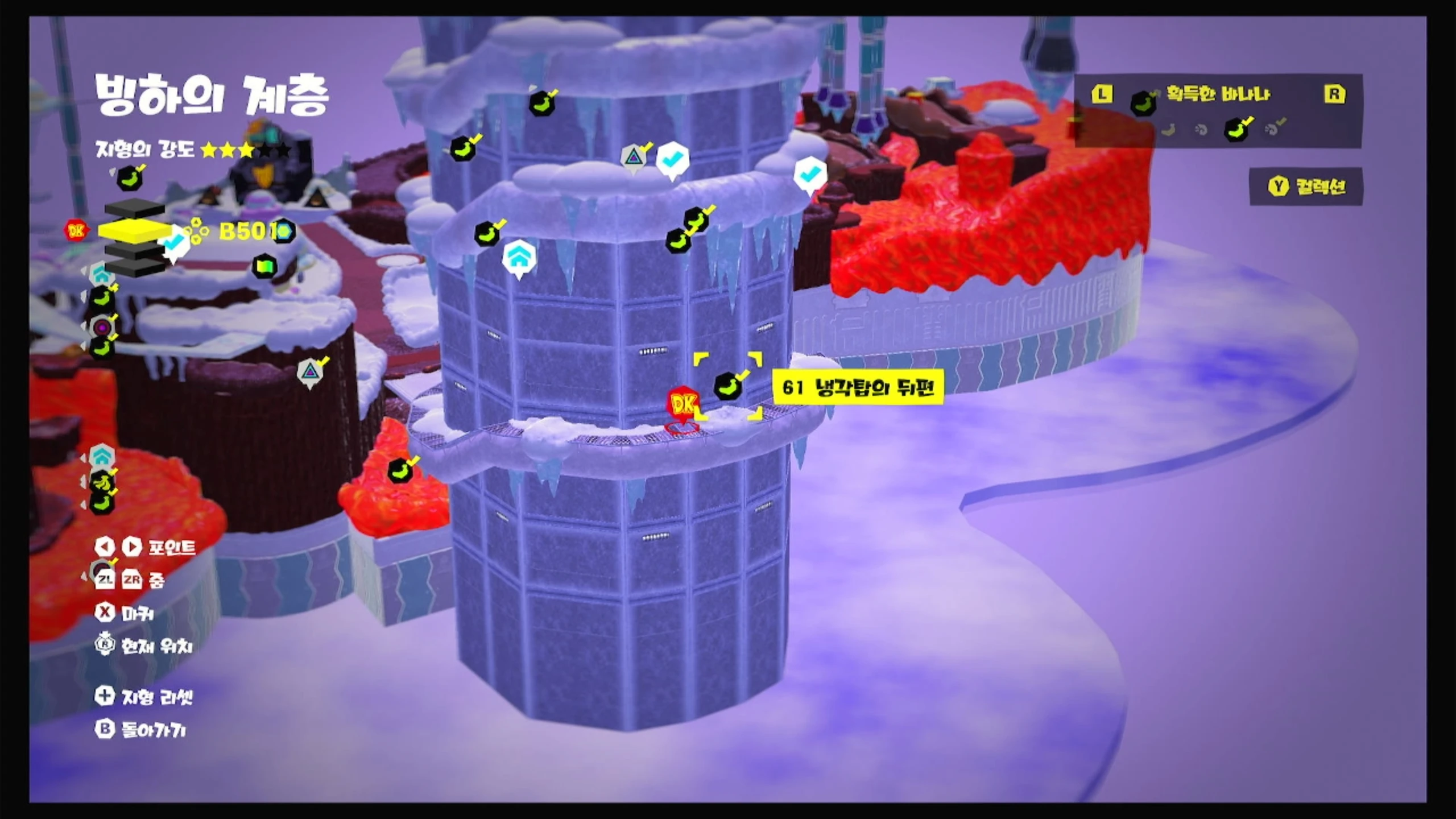
Task: Select the triangle marker on the dark cliff
Action: pos(310,372)
